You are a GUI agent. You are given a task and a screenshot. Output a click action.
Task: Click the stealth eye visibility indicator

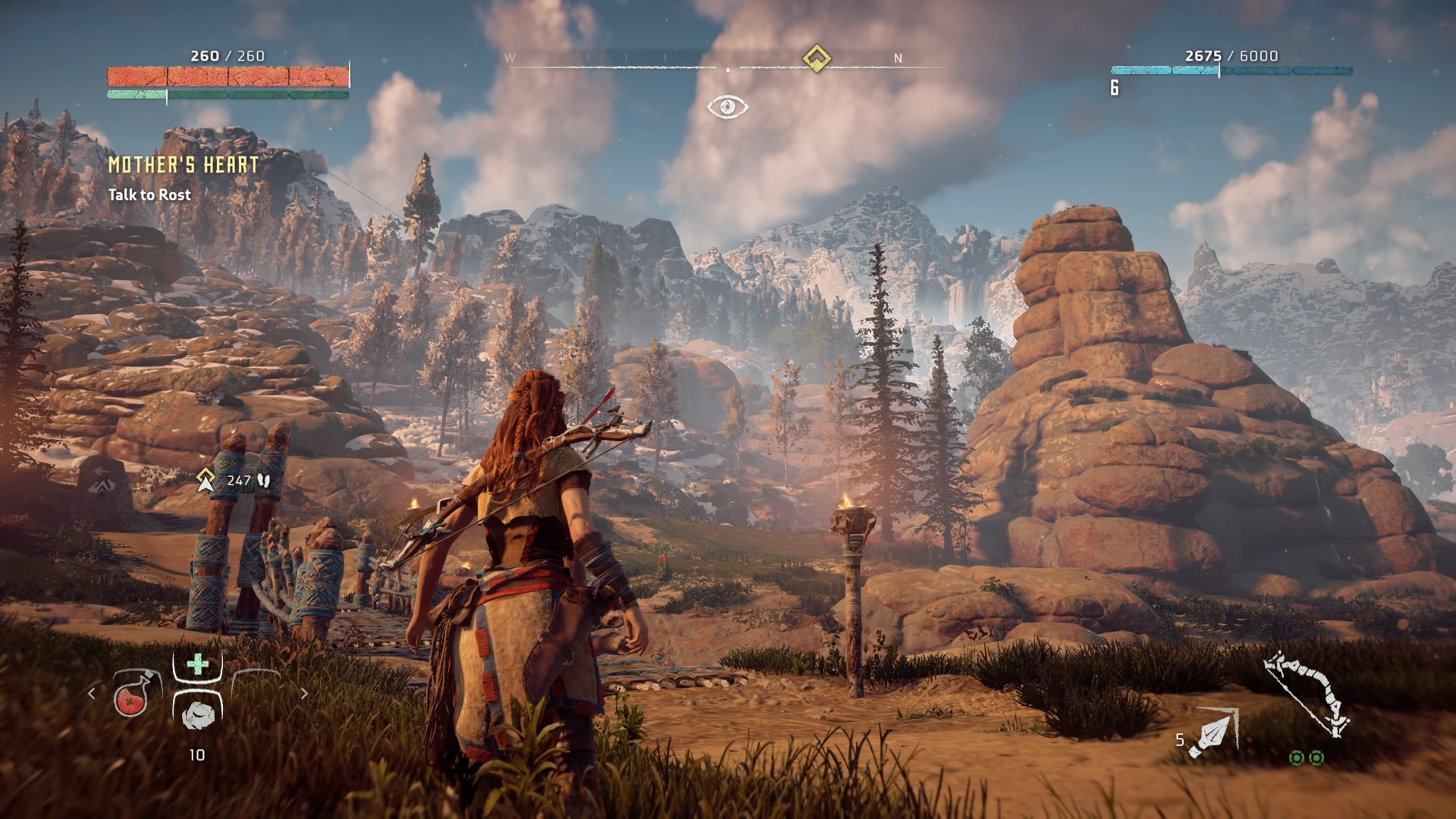727,107
